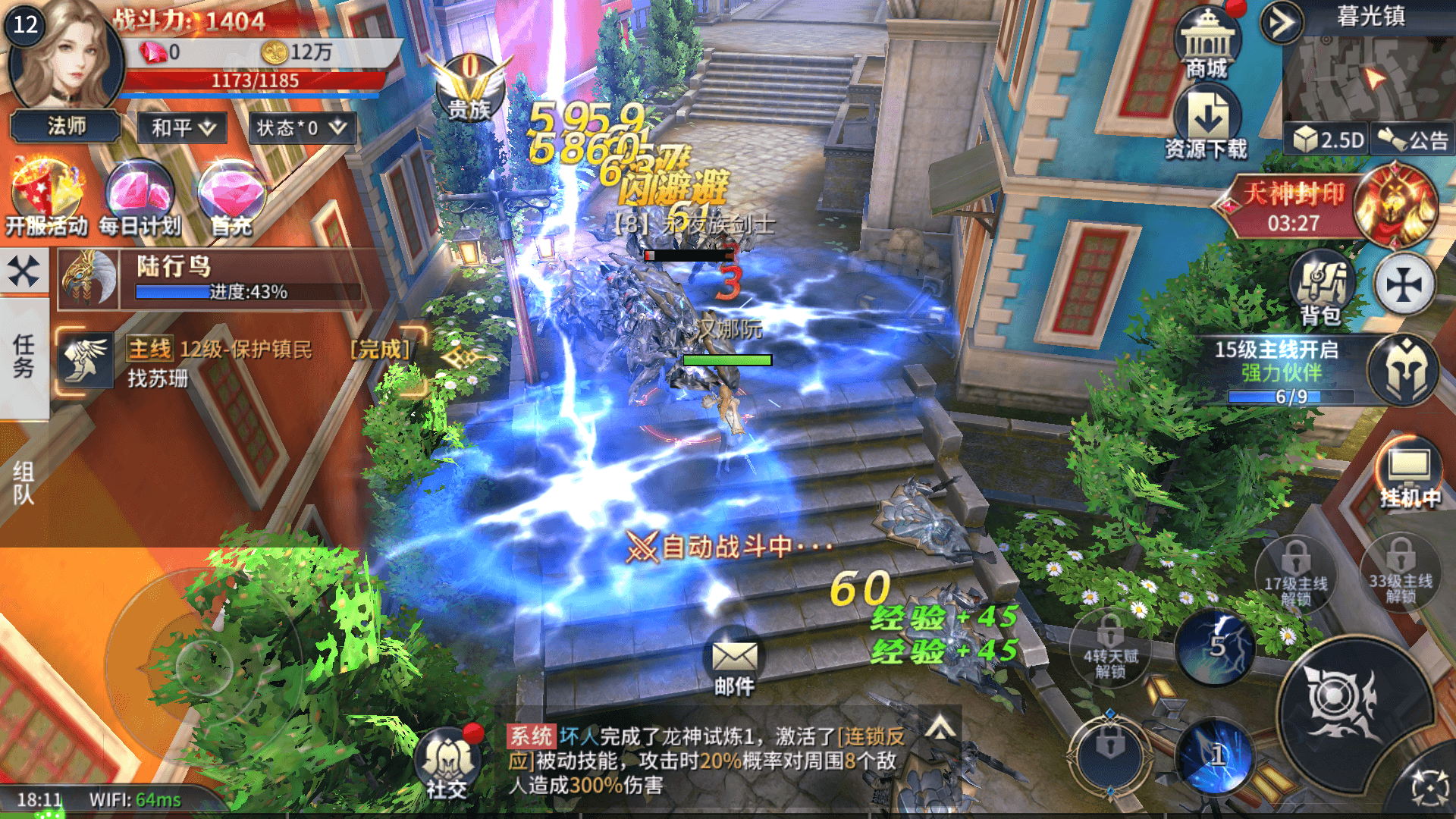Select the 保护镇民 main quest tracker
The image size is (1456, 819).
point(243,362)
